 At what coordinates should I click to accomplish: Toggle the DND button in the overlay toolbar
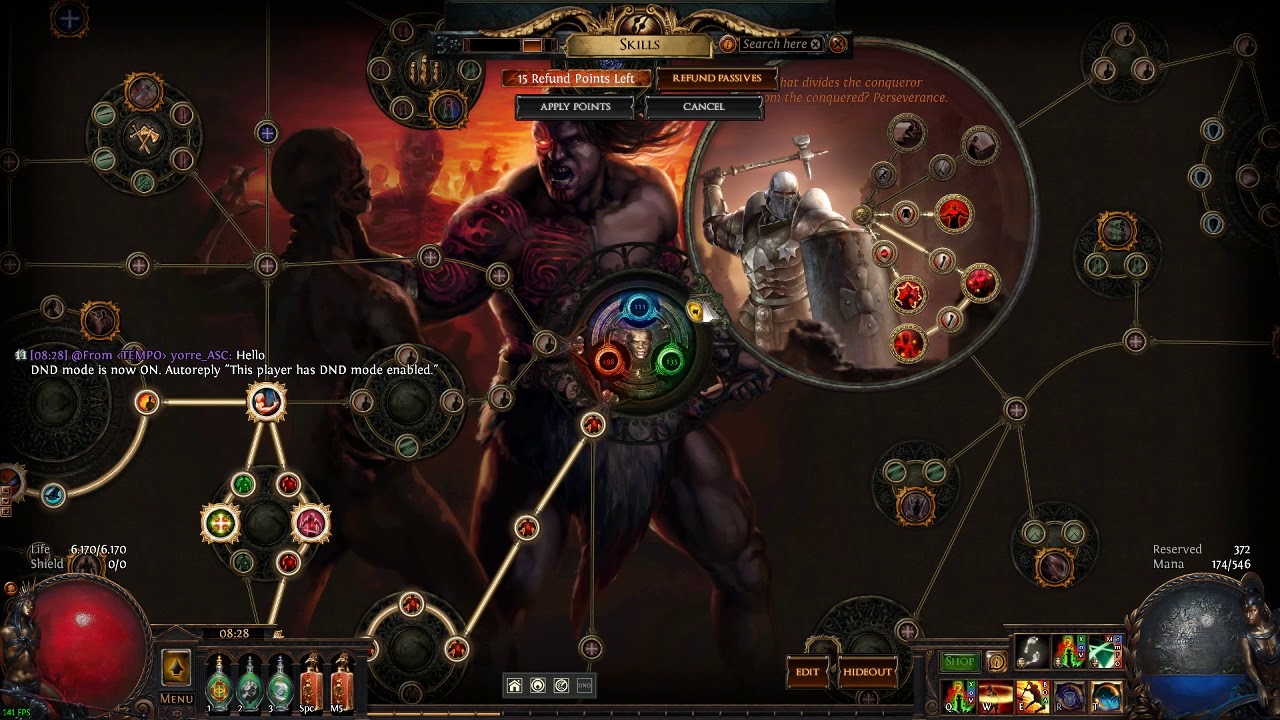tap(585, 685)
